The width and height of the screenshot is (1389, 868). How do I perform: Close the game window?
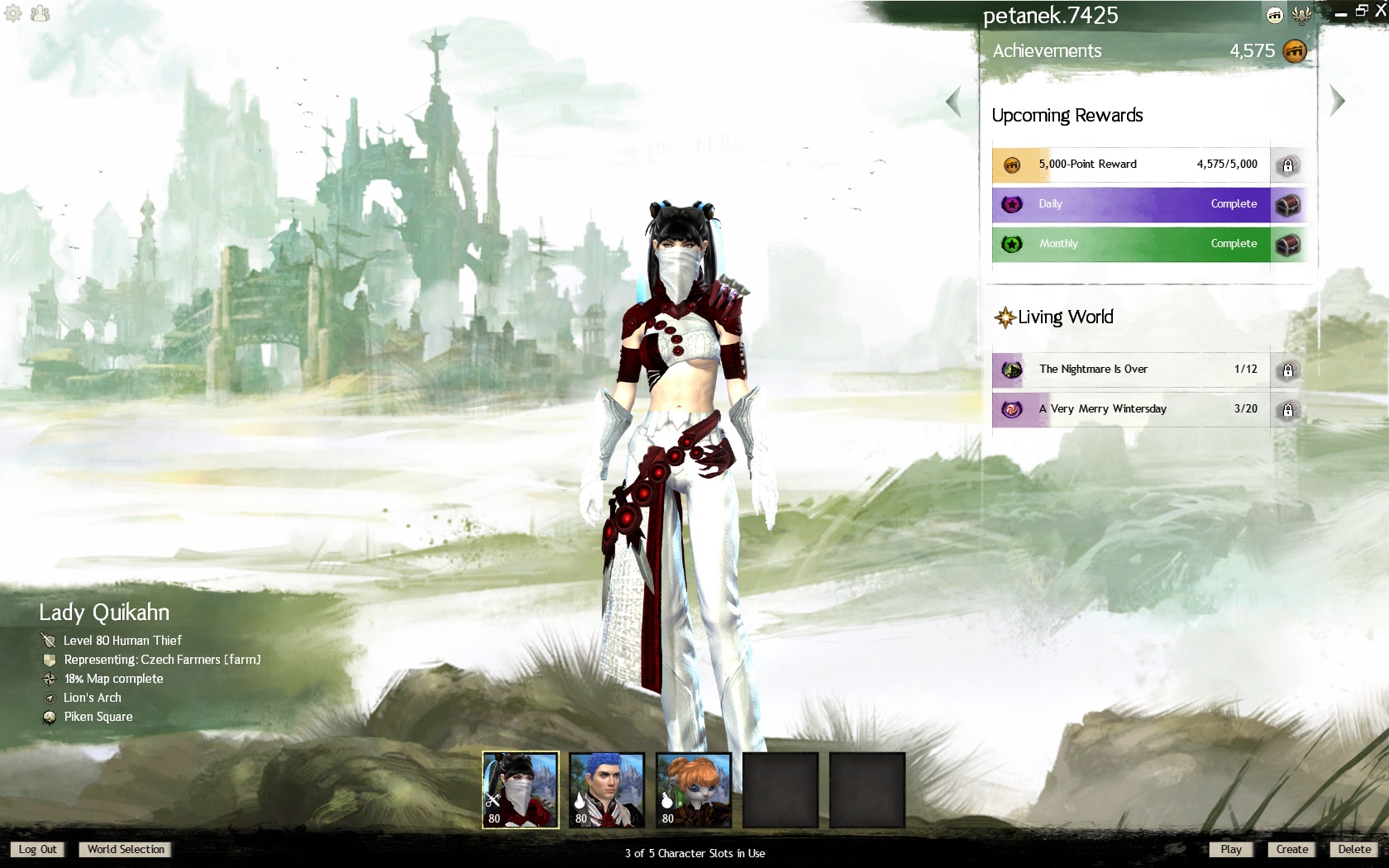coord(1380,11)
